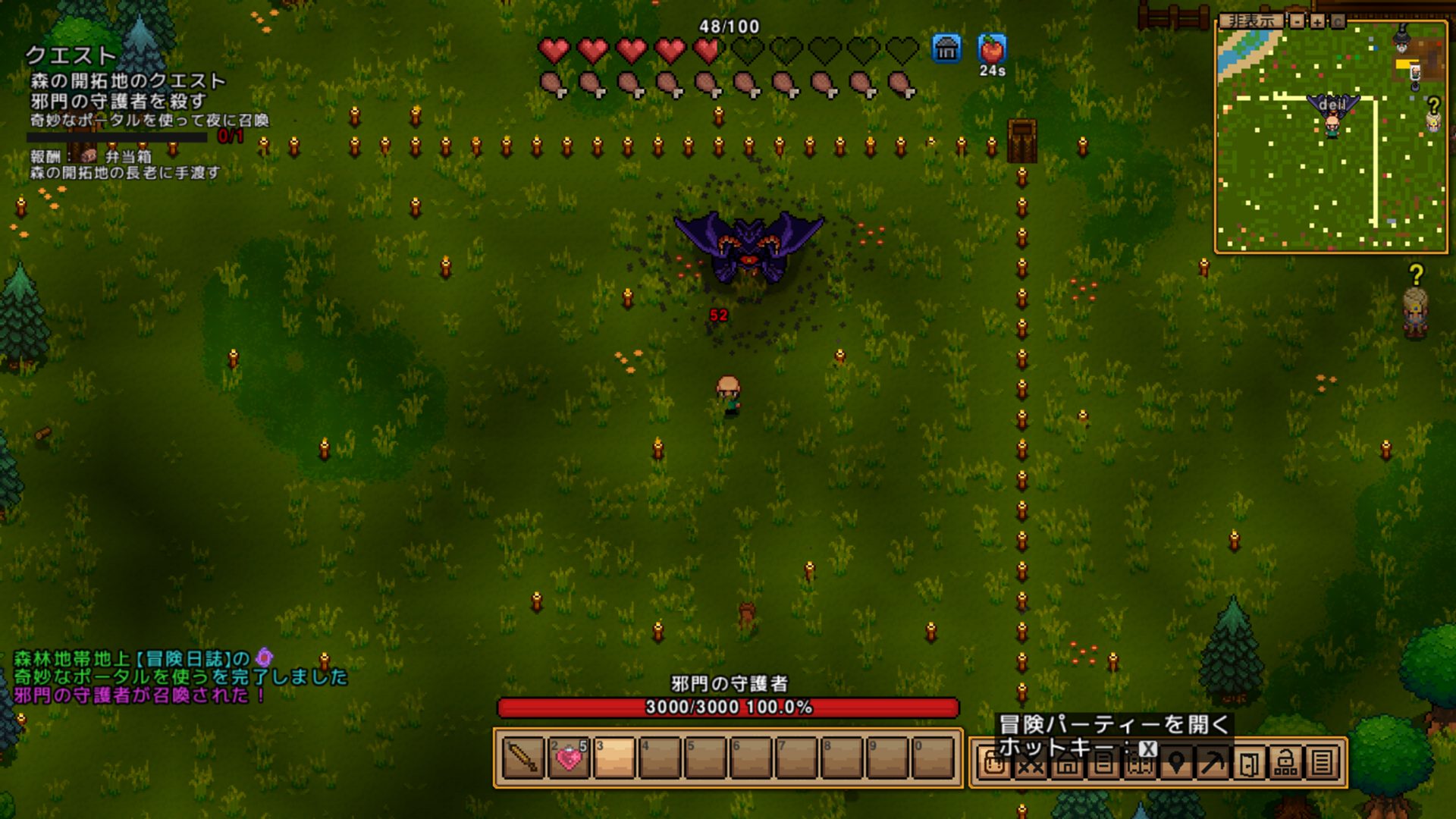Open the backpack inventory from the toolbar
Screen dimensions: 1456x819
[994, 763]
